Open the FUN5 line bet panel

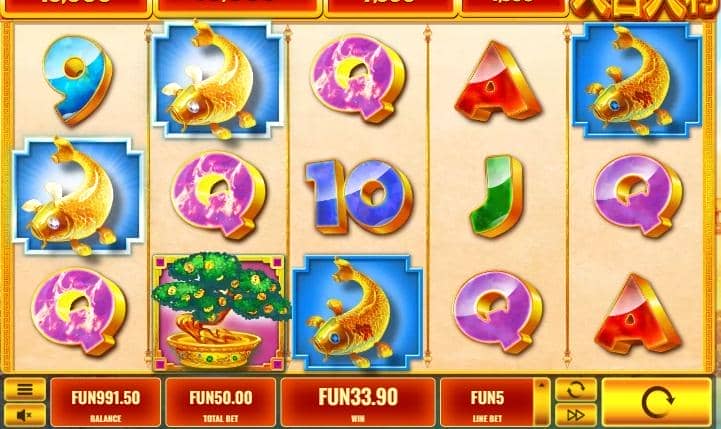tap(487, 402)
